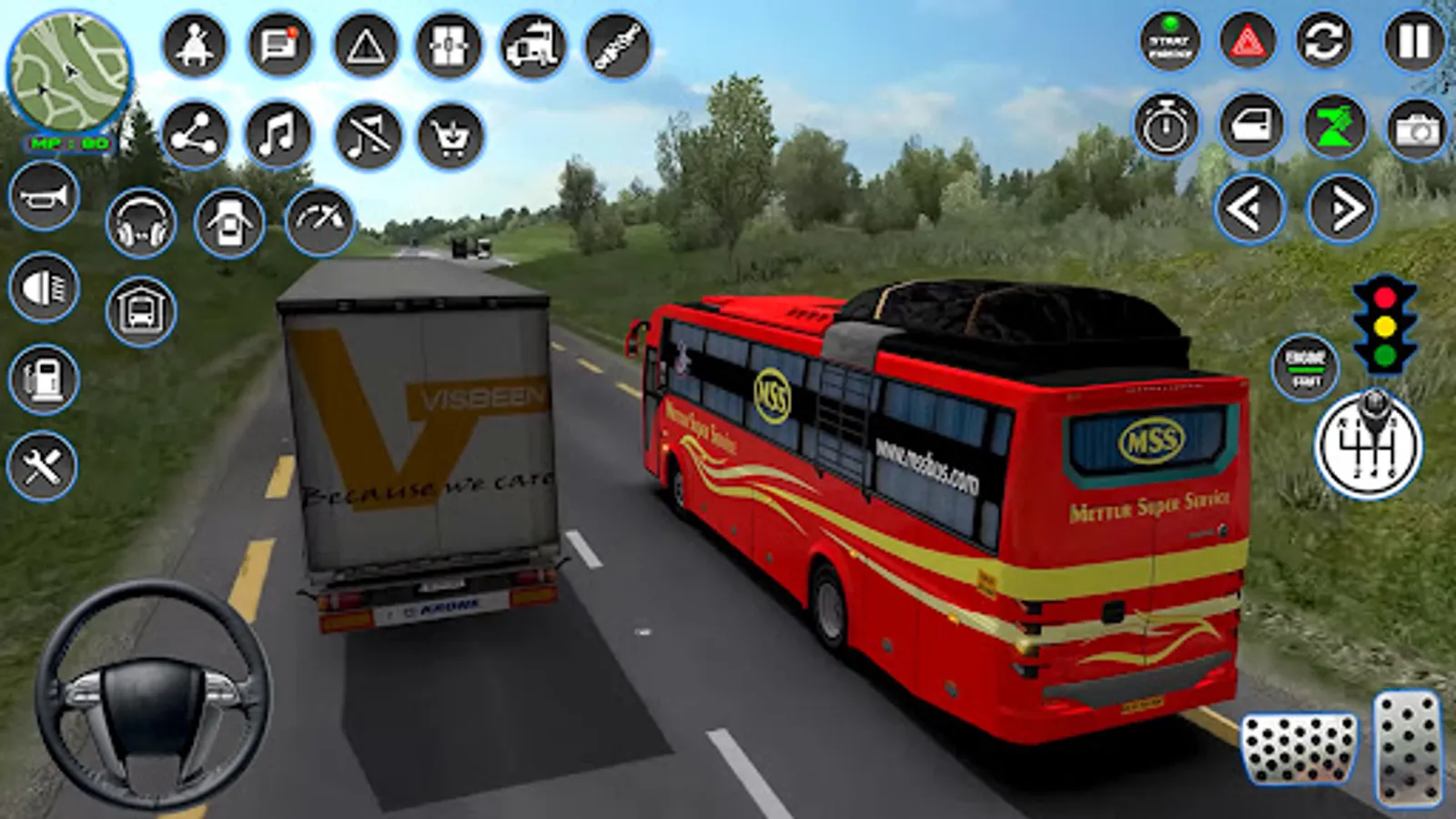
Task: Open the fuel pump refuel button
Action: click(x=45, y=379)
